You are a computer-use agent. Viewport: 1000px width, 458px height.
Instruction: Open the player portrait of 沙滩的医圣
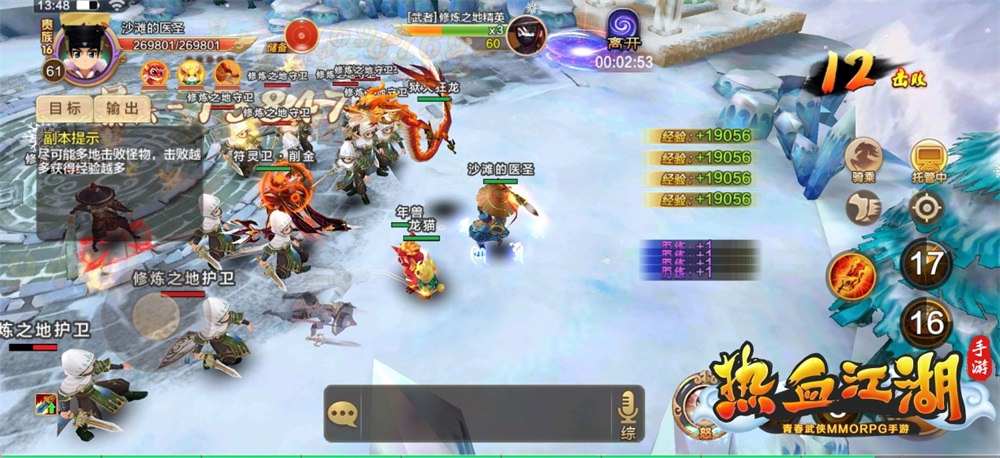pos(79,46)
